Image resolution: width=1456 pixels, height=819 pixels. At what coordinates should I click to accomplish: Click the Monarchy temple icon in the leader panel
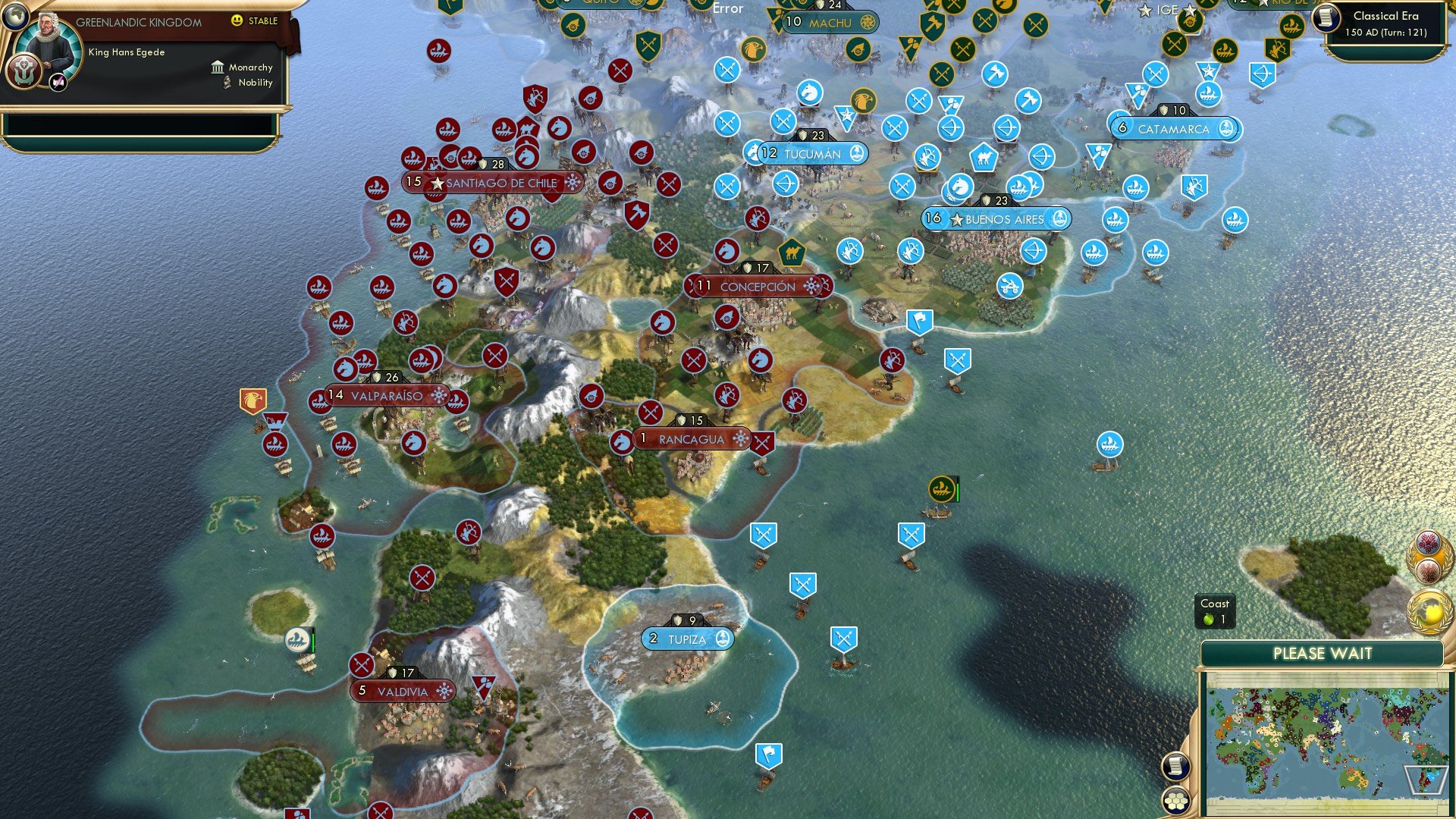[x=218, y=68]
